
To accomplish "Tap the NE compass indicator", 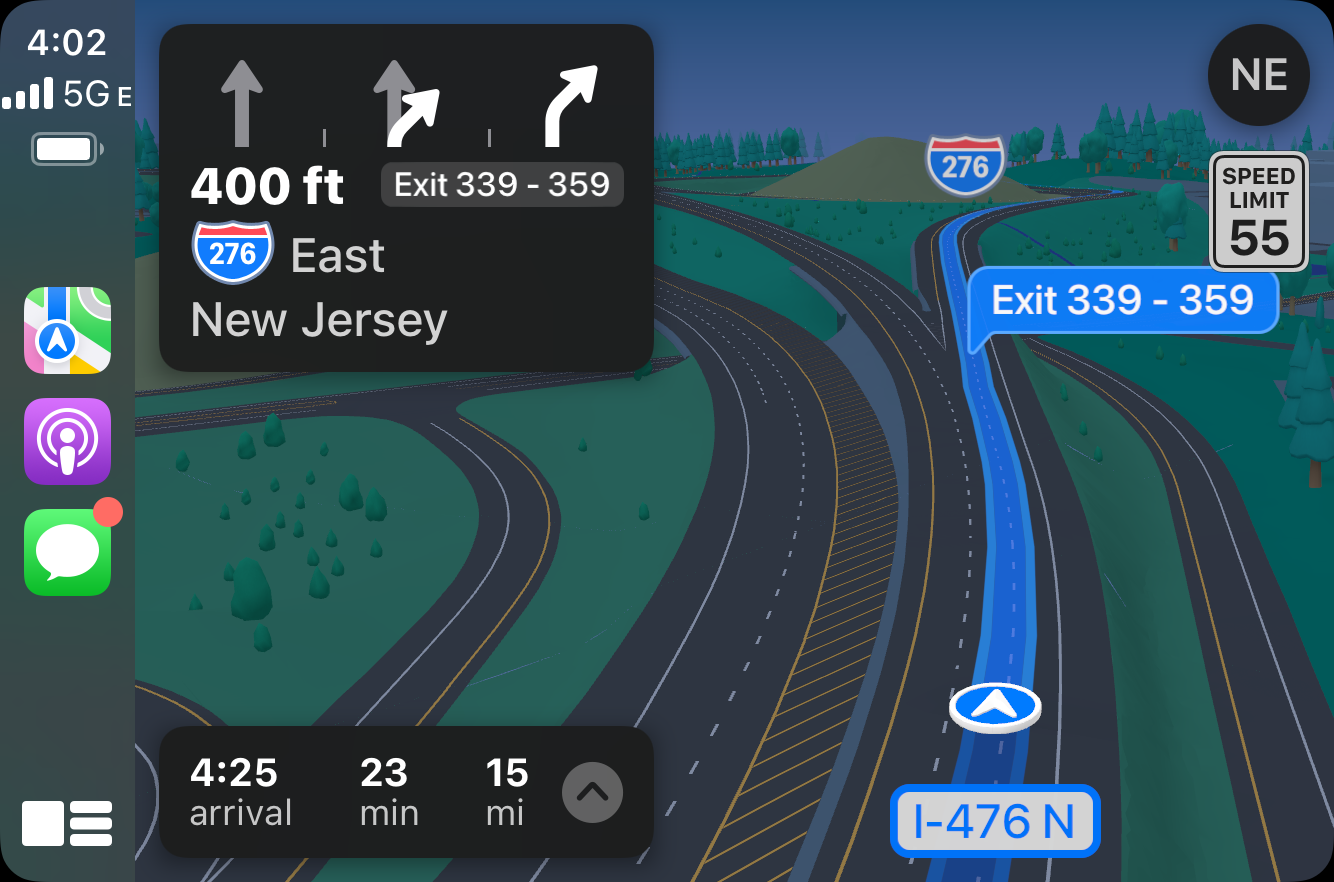I will tap(1258, 75).
